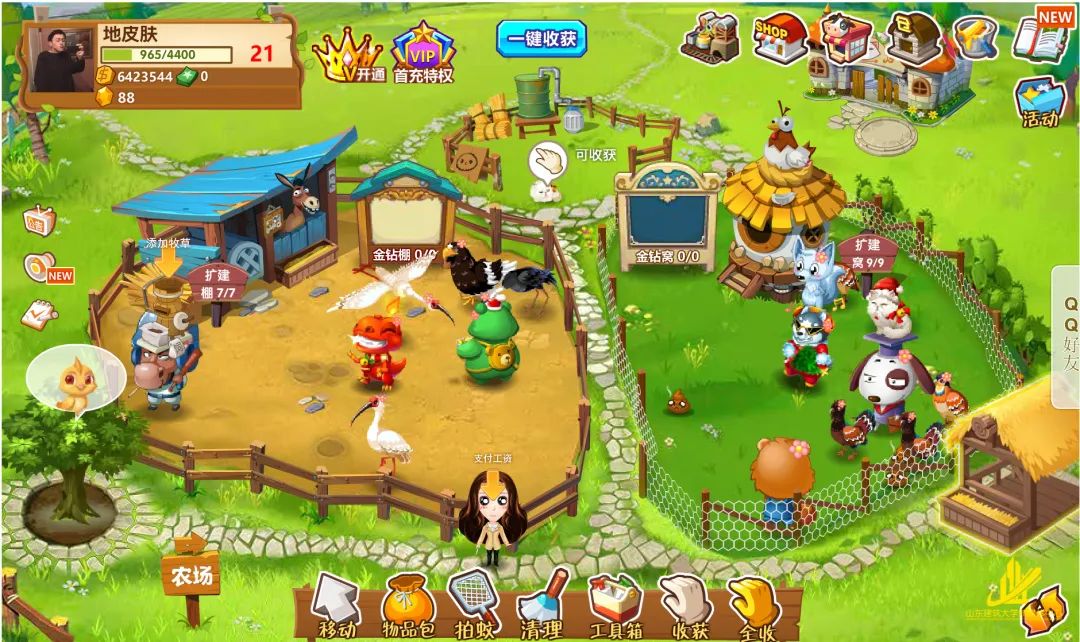This screenshot has height=642, width=1080.
Task: Click the 农场 farm signpost button
Action: (x=191, y=575)
